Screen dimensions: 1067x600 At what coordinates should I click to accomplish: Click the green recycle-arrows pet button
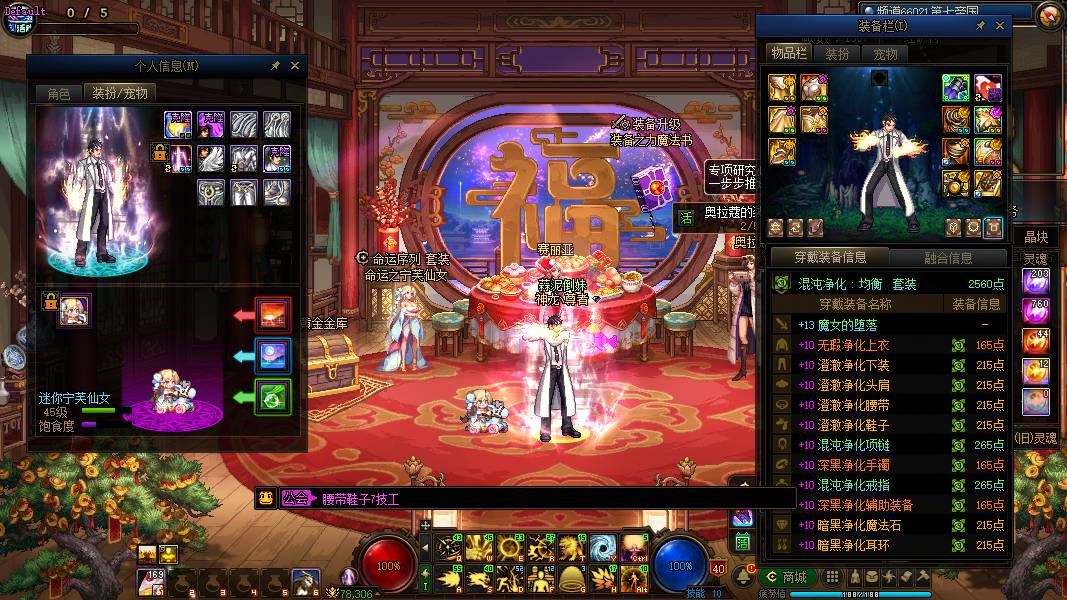(x=273, y=397)
